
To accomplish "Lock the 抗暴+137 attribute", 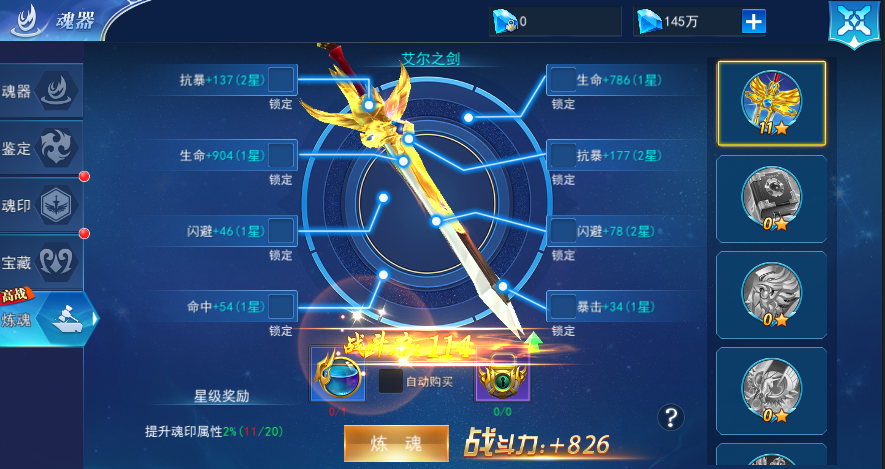I will point(281,79).
